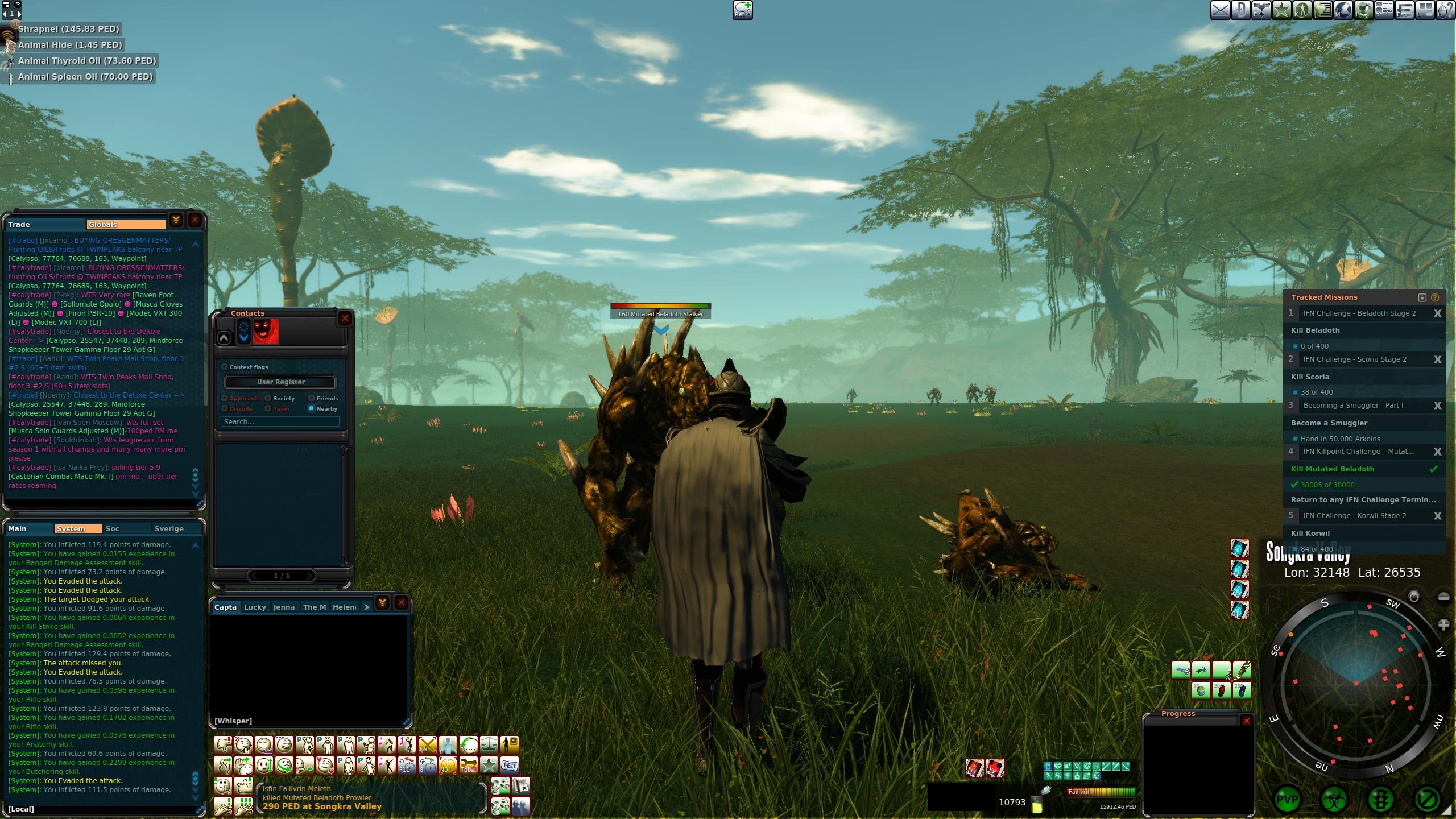Focus the contacts Search field
1456x819 pixels.
[280, 422]
